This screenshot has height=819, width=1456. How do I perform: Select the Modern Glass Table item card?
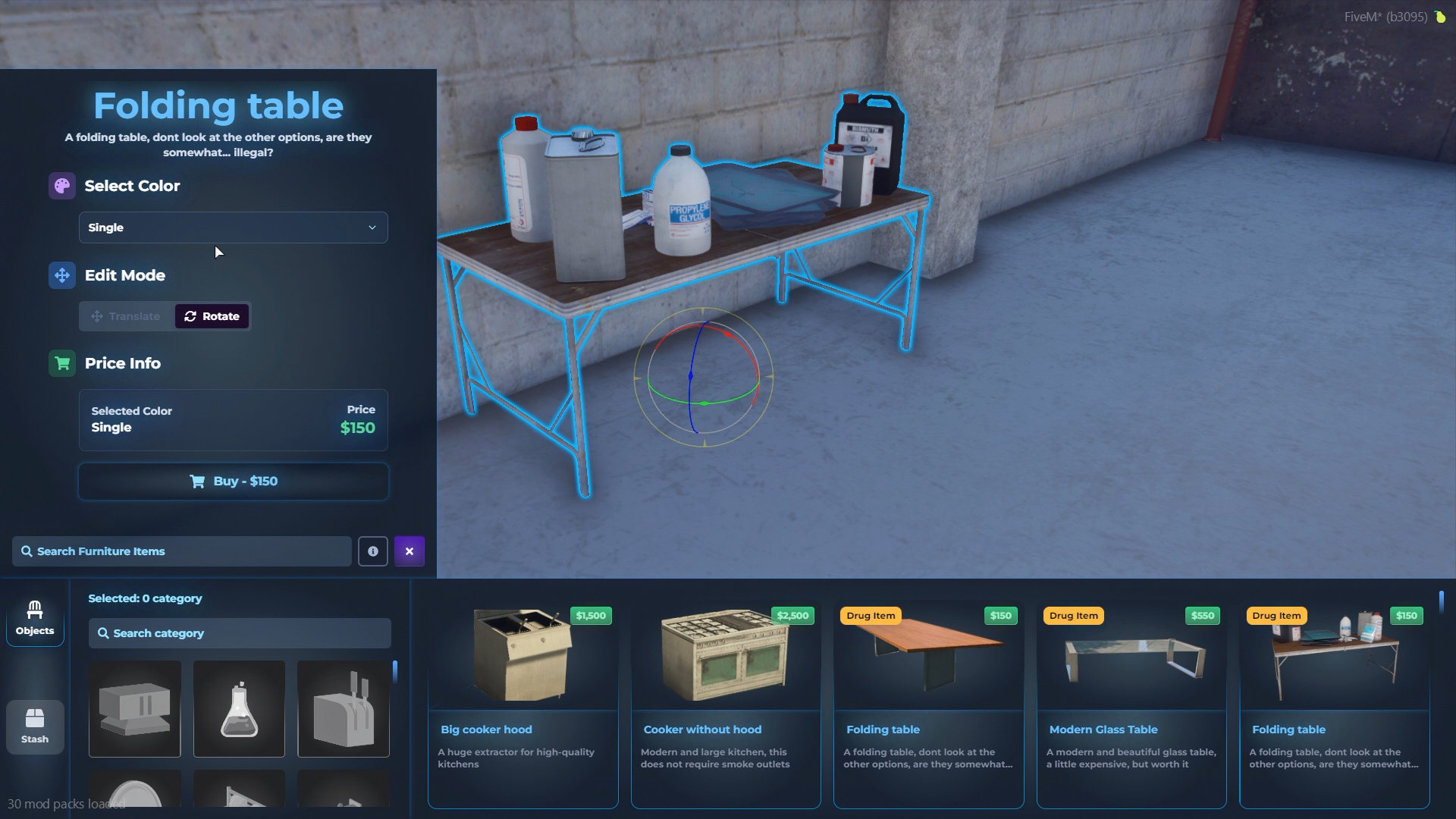1131,705
